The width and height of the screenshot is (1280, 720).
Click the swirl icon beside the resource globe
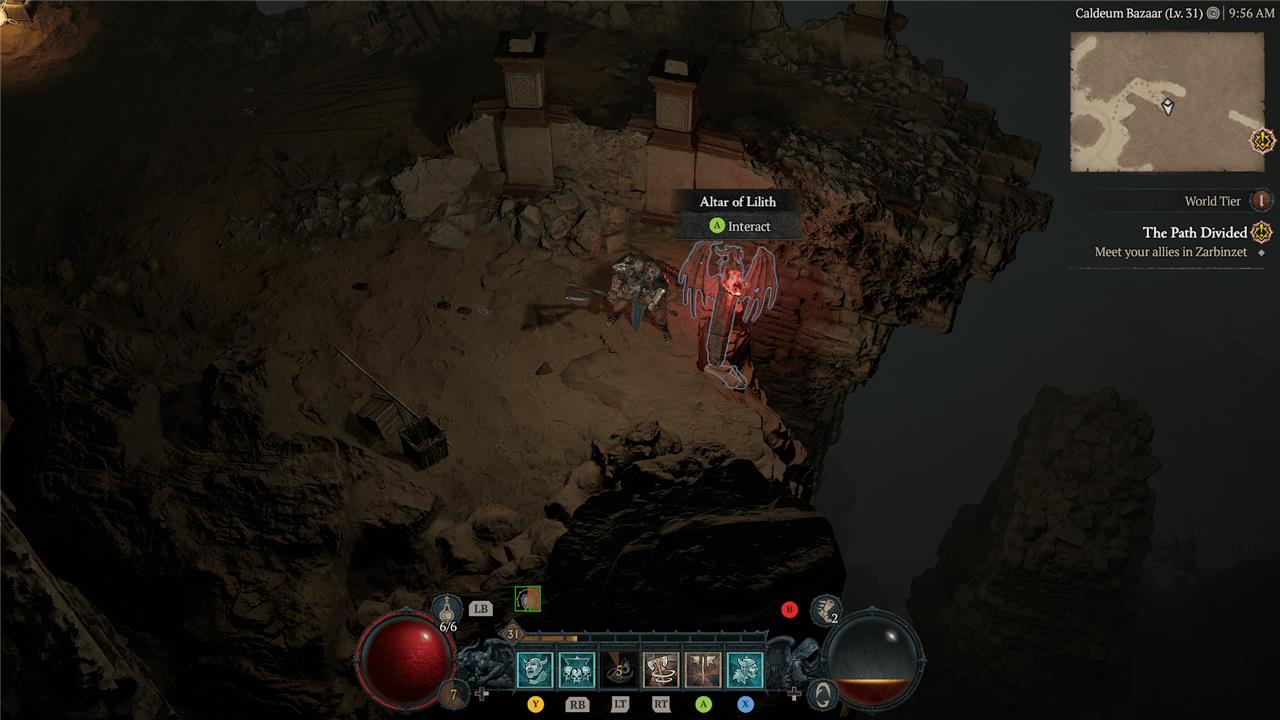[x=822, y=693]
